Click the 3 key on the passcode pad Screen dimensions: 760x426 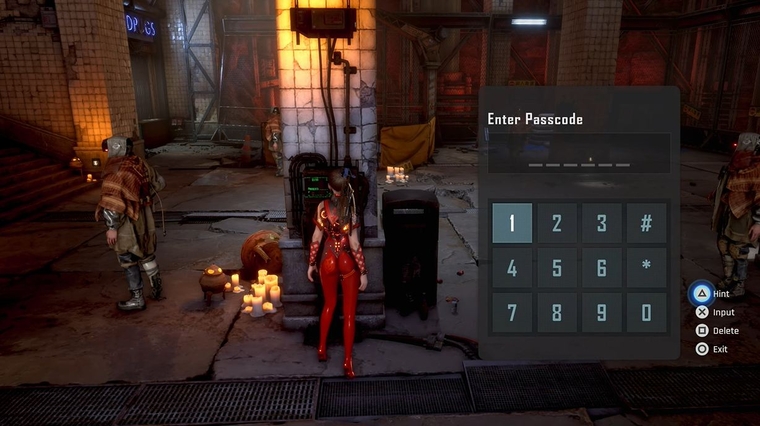click(x=602, y=223)
